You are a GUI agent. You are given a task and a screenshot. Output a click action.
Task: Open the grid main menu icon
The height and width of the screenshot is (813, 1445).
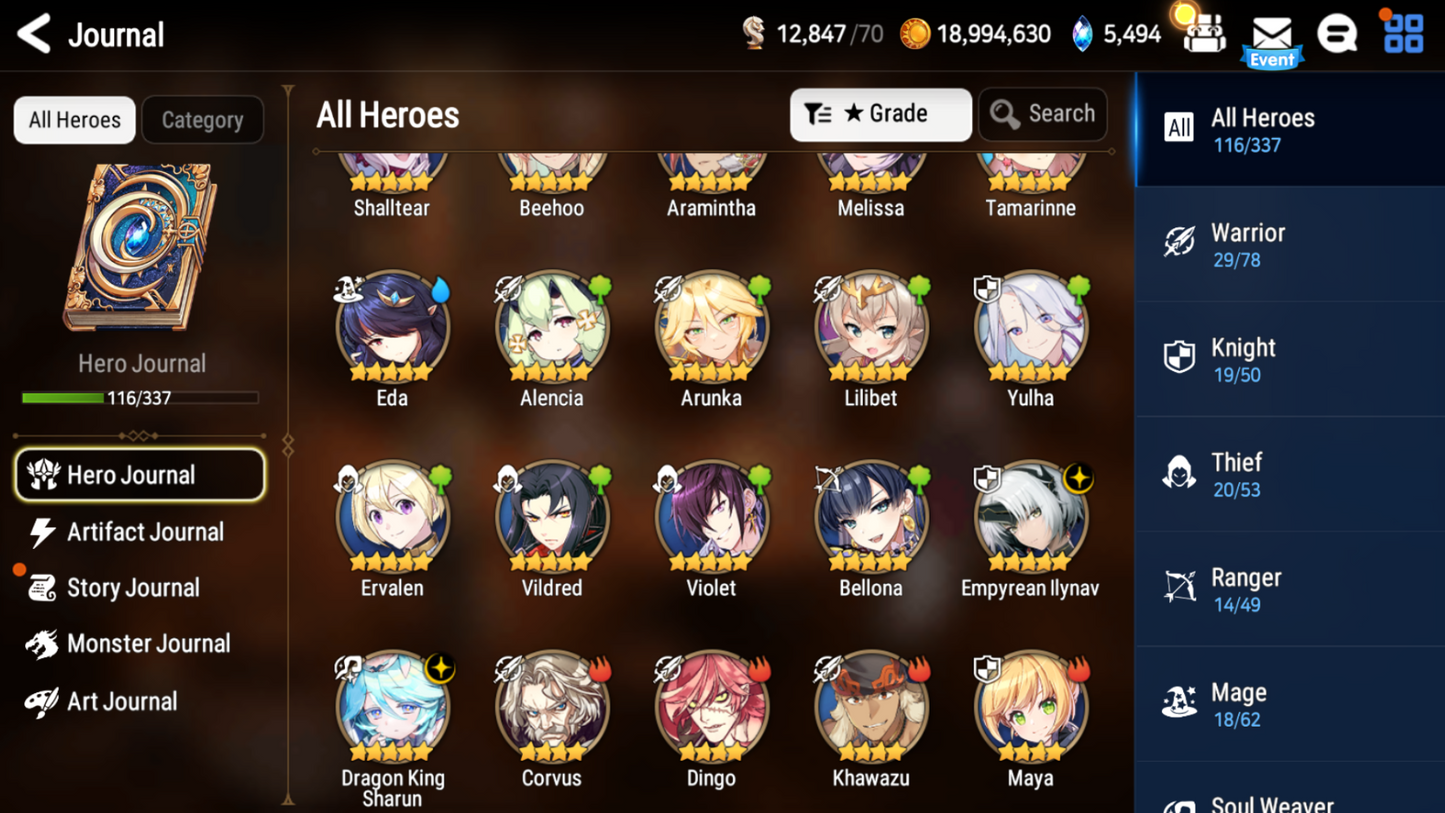(1403, 34)
